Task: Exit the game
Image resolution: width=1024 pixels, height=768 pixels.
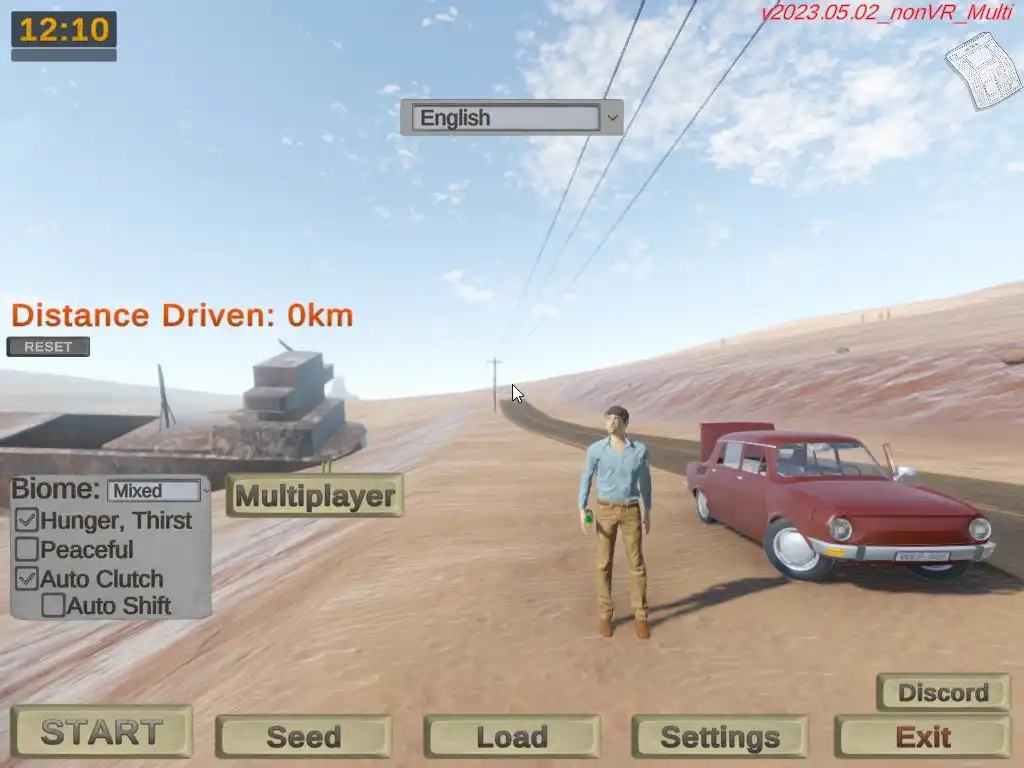Action: click(x=922, y=737)
